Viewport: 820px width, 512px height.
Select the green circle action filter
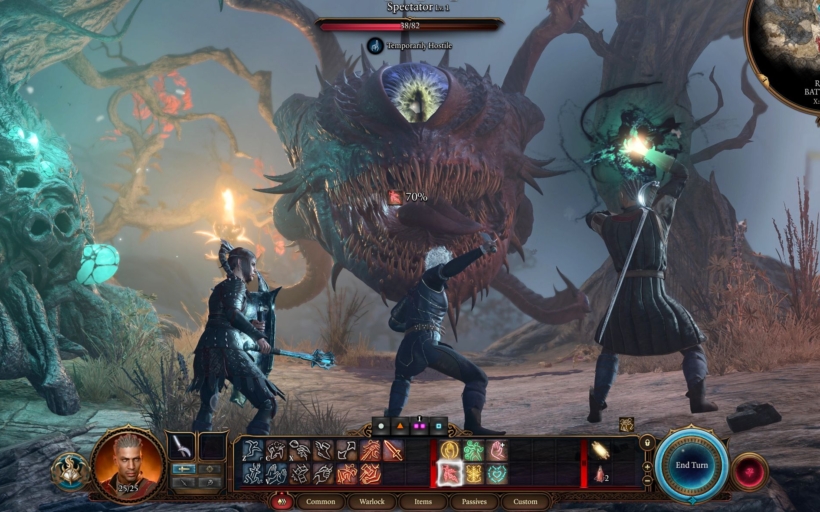(381, 425)
